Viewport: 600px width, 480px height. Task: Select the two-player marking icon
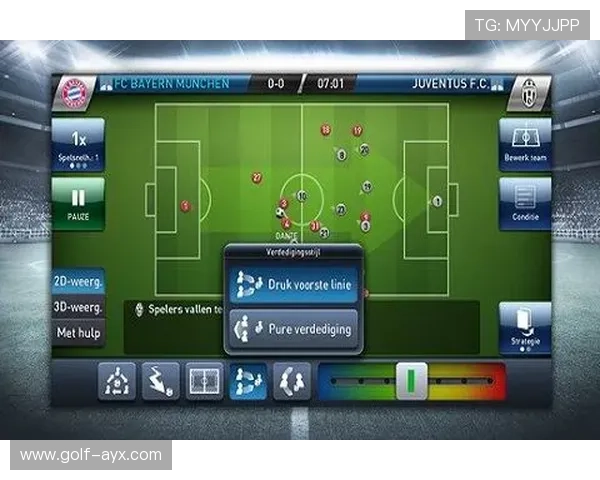coord(292,381)
